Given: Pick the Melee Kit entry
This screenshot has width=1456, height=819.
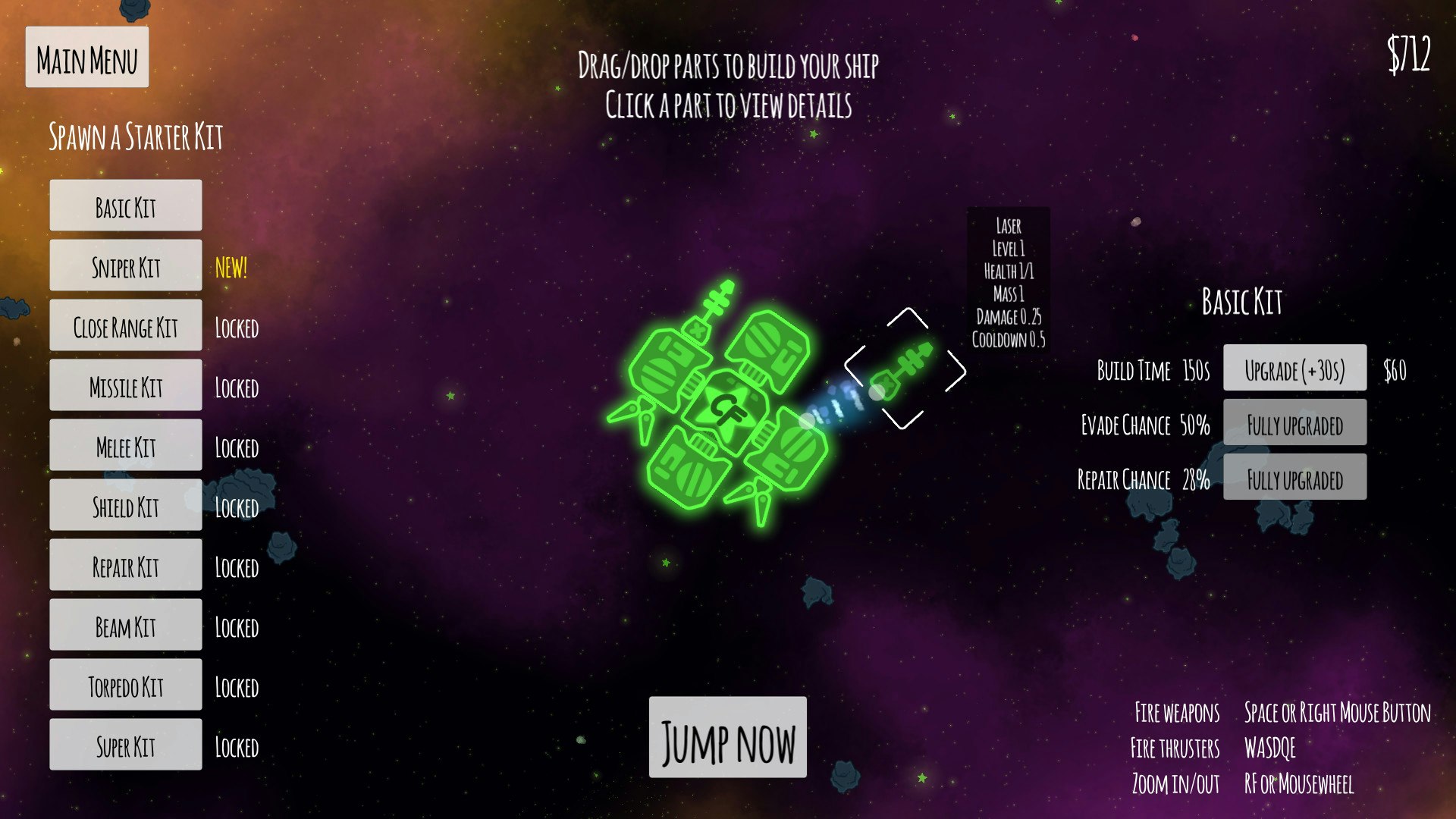Looking at the screenshot, I should click(x=126, y=445).
